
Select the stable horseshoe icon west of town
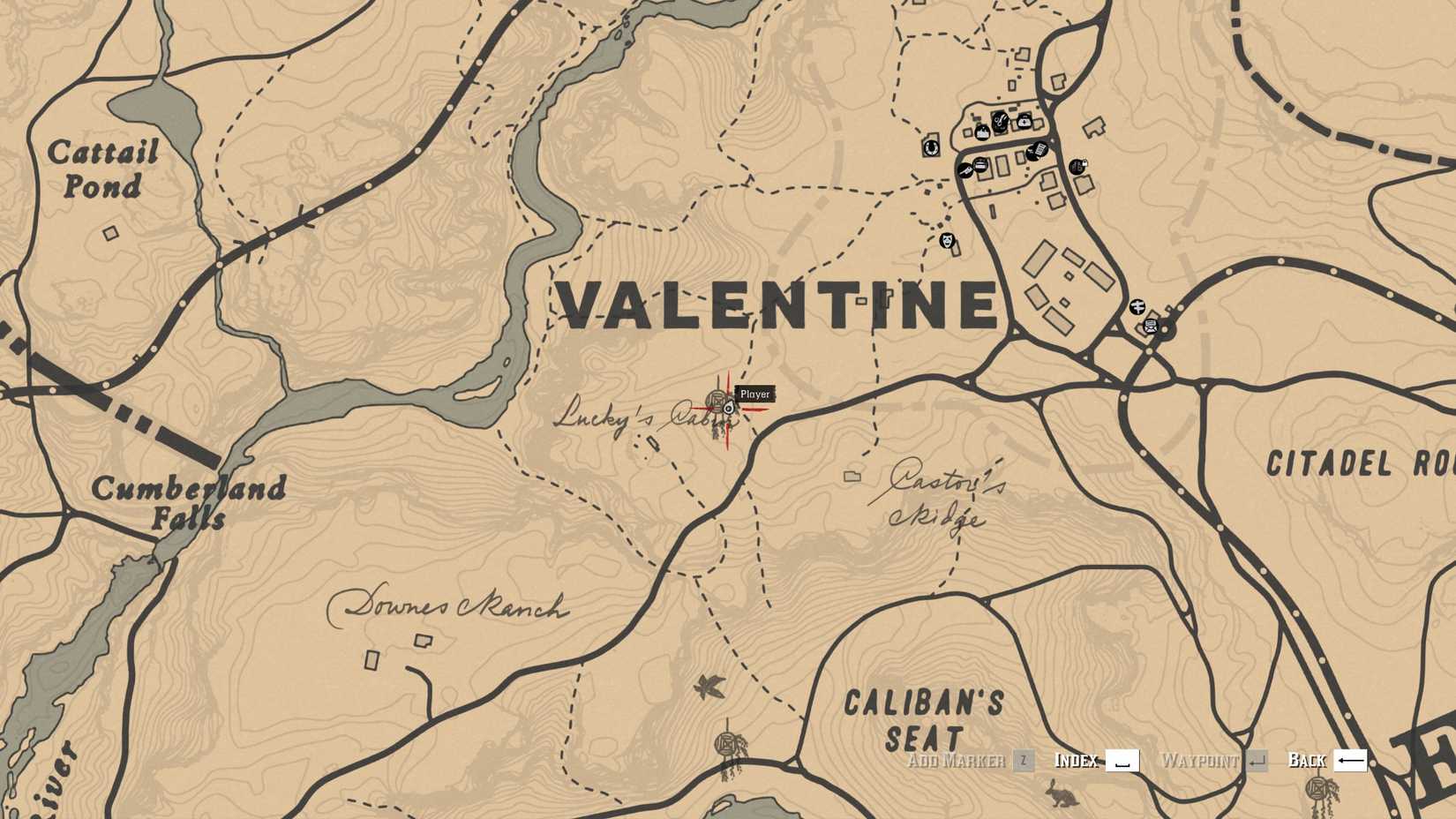(932, 147)
